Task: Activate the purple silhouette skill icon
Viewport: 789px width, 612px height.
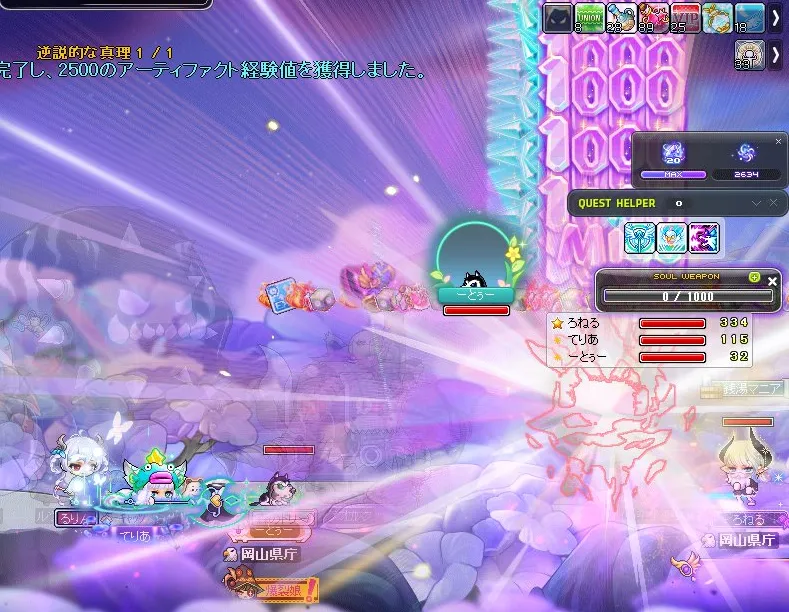Action: [x=704, y=238]
